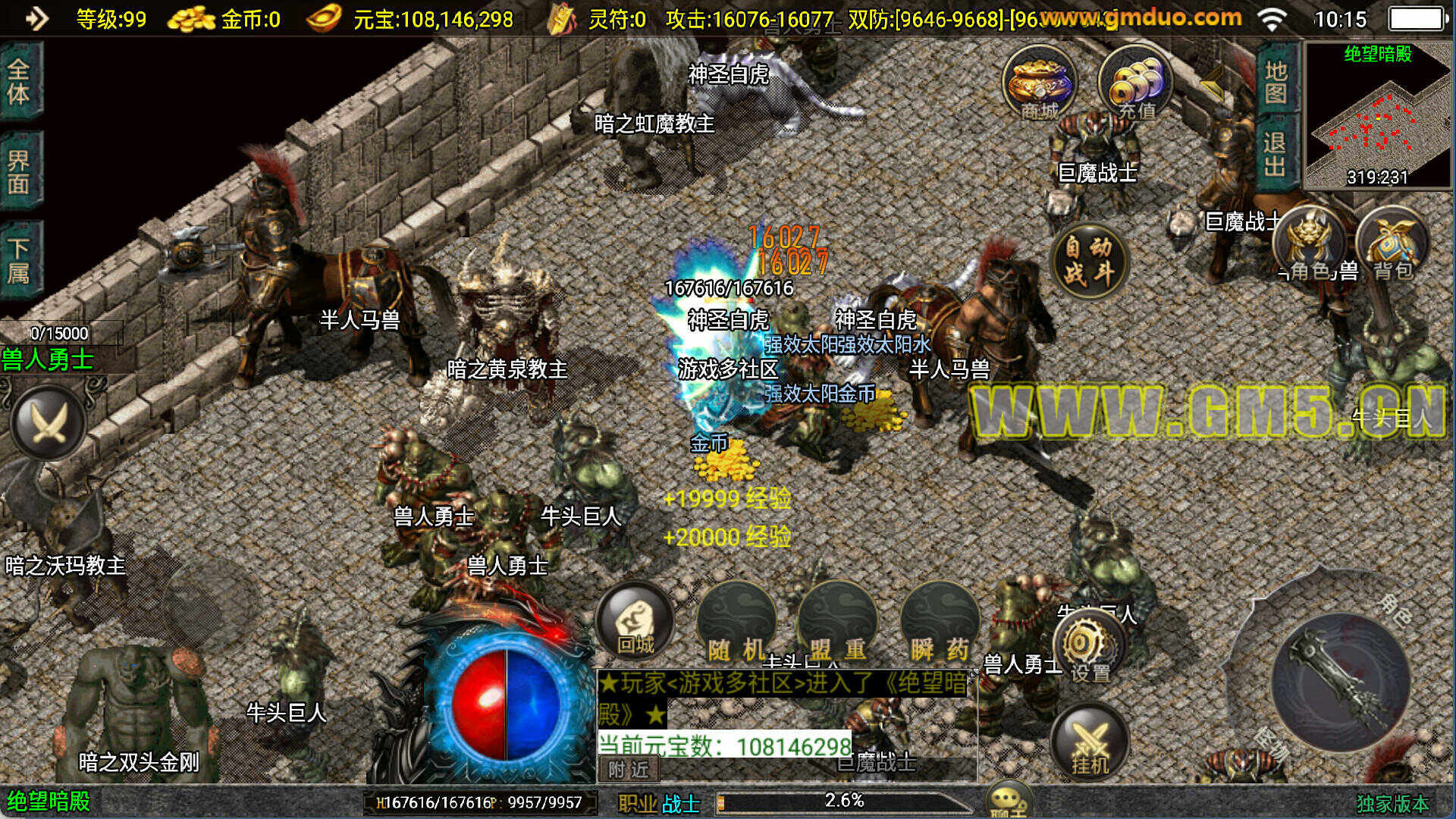The height and width of the screenshot is (819, 1456).
Task: Open the 背包 backpack icon
Action: tap(1392, 243)
